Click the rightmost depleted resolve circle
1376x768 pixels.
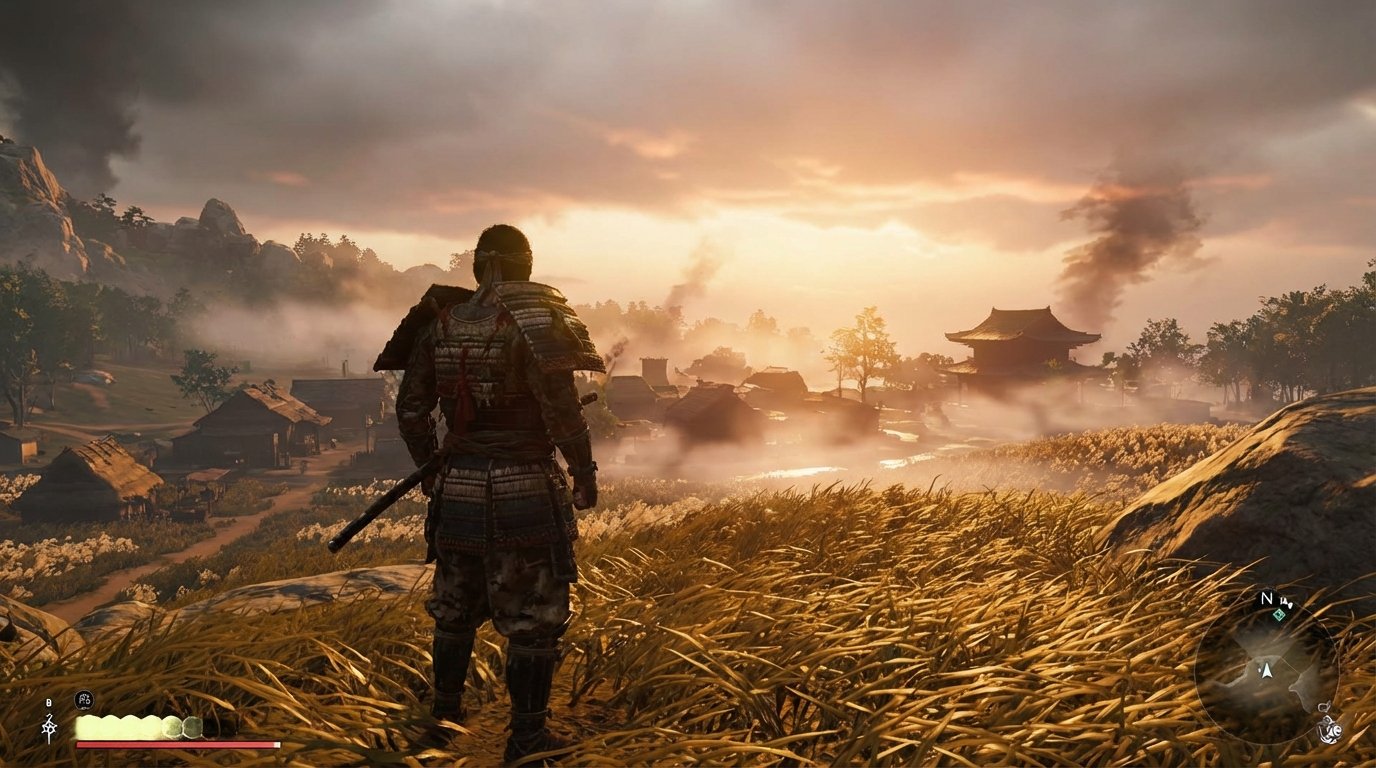pyautogui.click(x=192, y=727)
